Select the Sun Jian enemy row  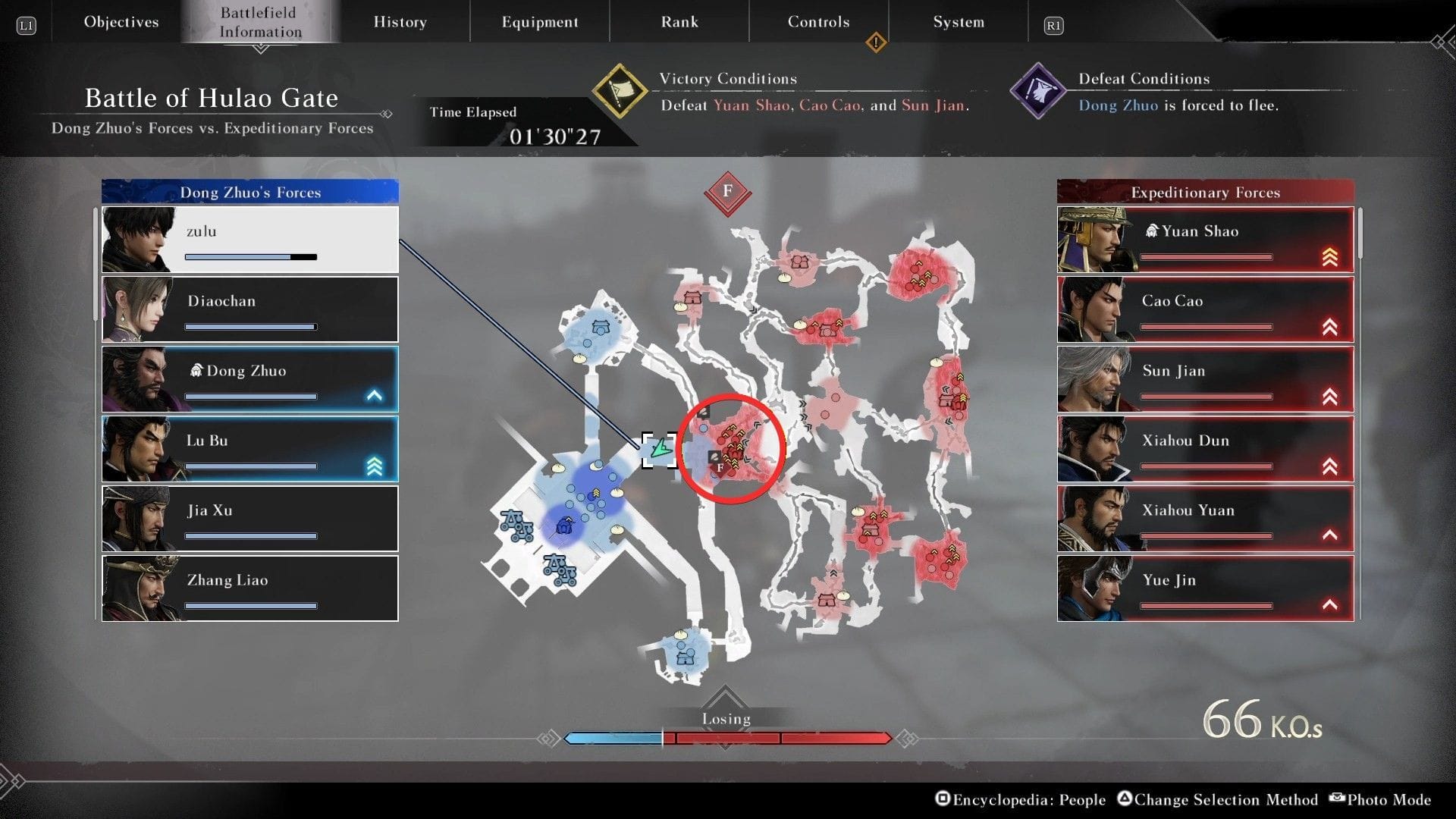(1205, 379)
